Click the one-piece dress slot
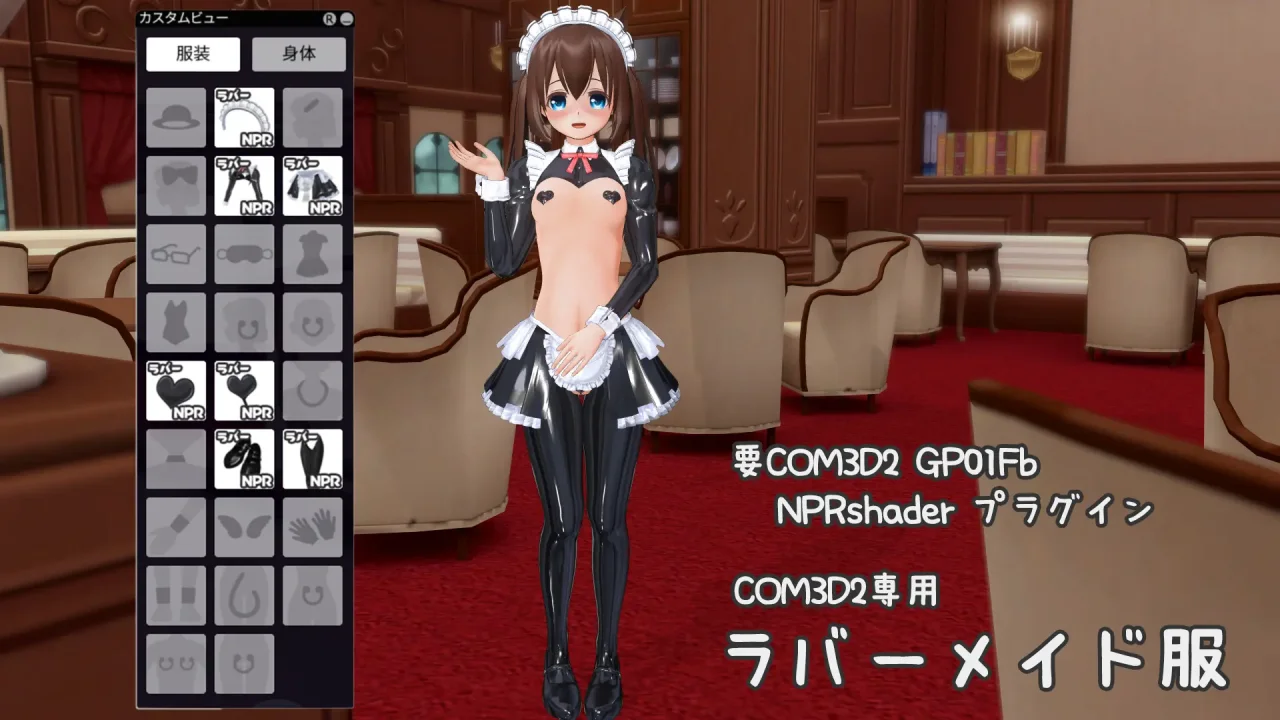This screenshot has width=1280, height=720. coord(313,254)
